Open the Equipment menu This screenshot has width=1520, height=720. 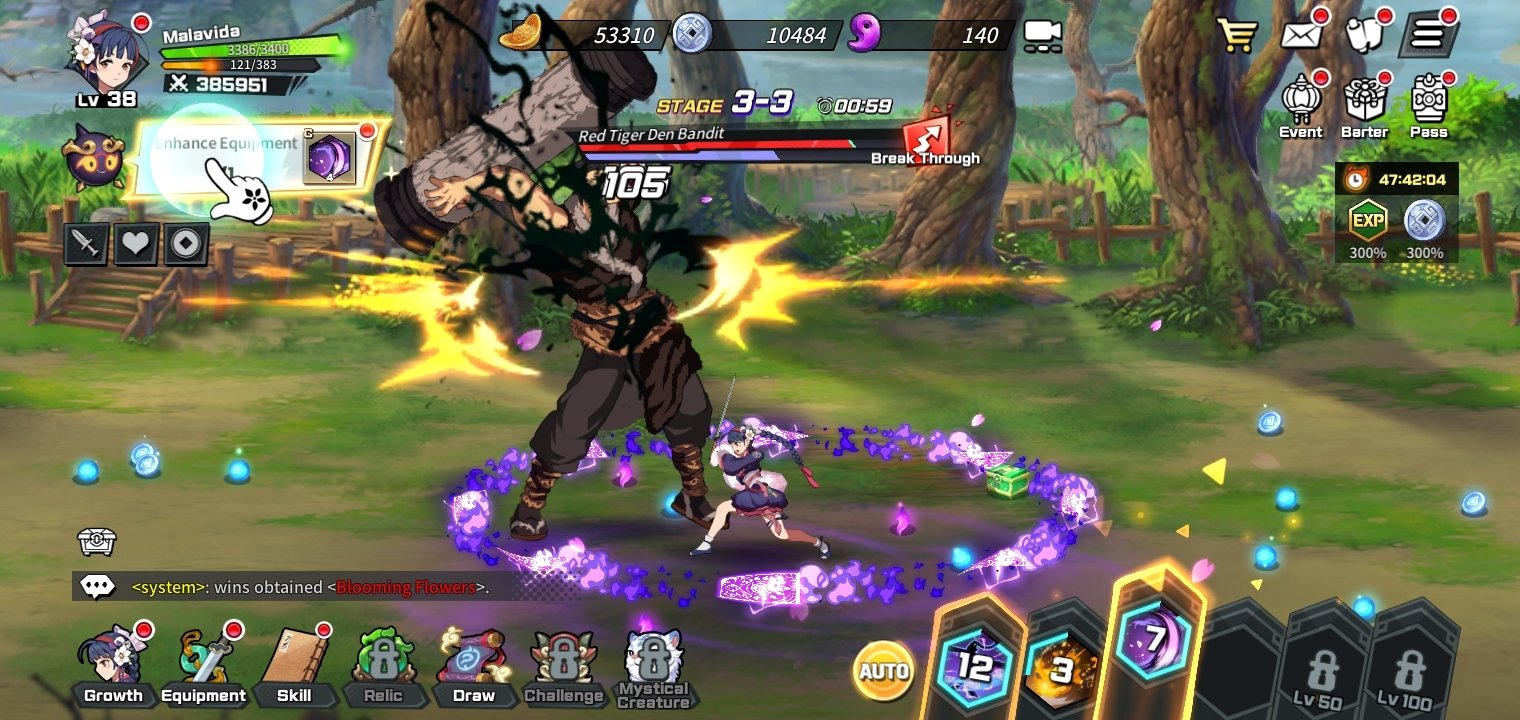[x=203, y=663]
